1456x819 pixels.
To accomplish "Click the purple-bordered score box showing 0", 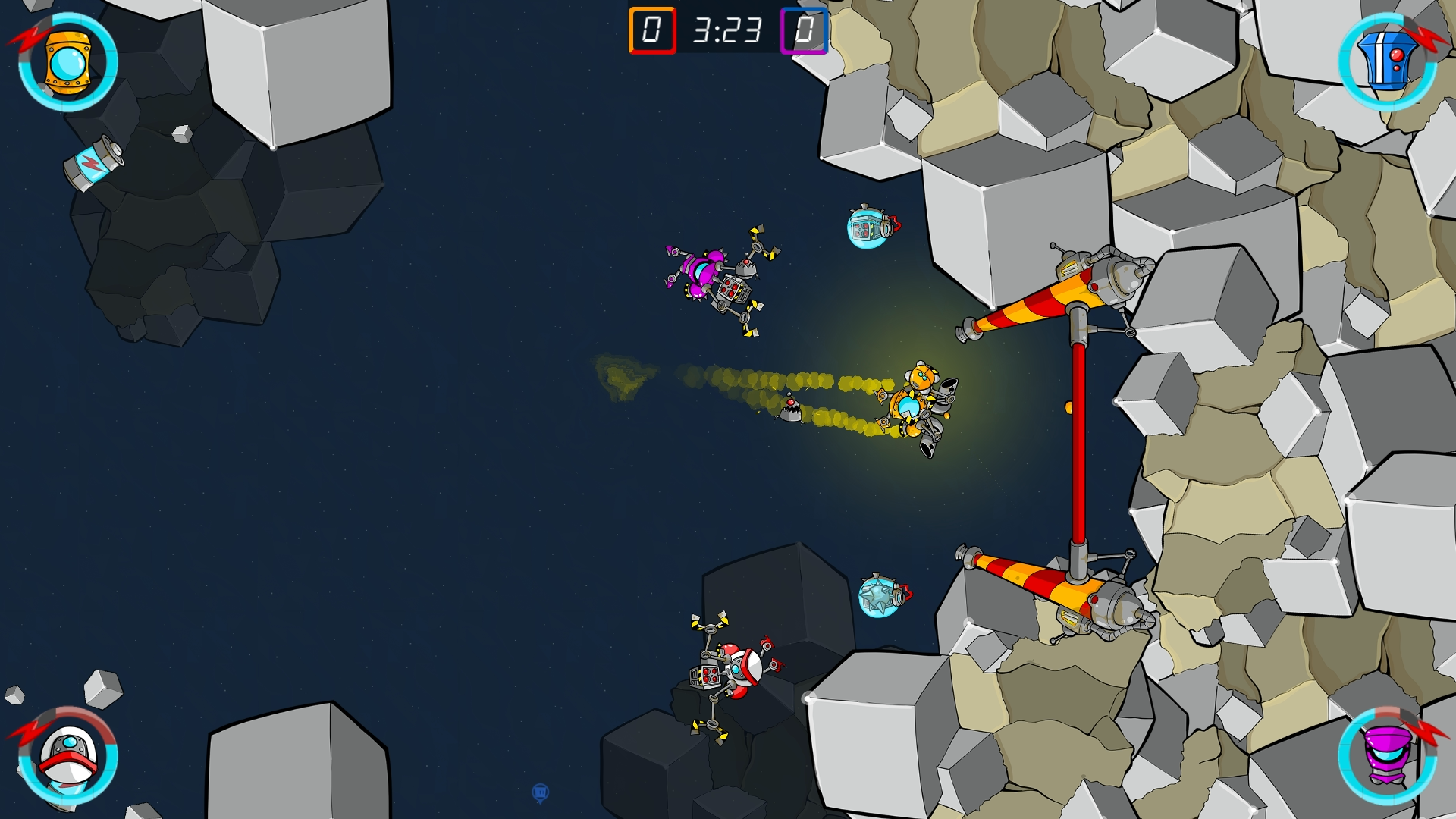I will click(802, 32).
